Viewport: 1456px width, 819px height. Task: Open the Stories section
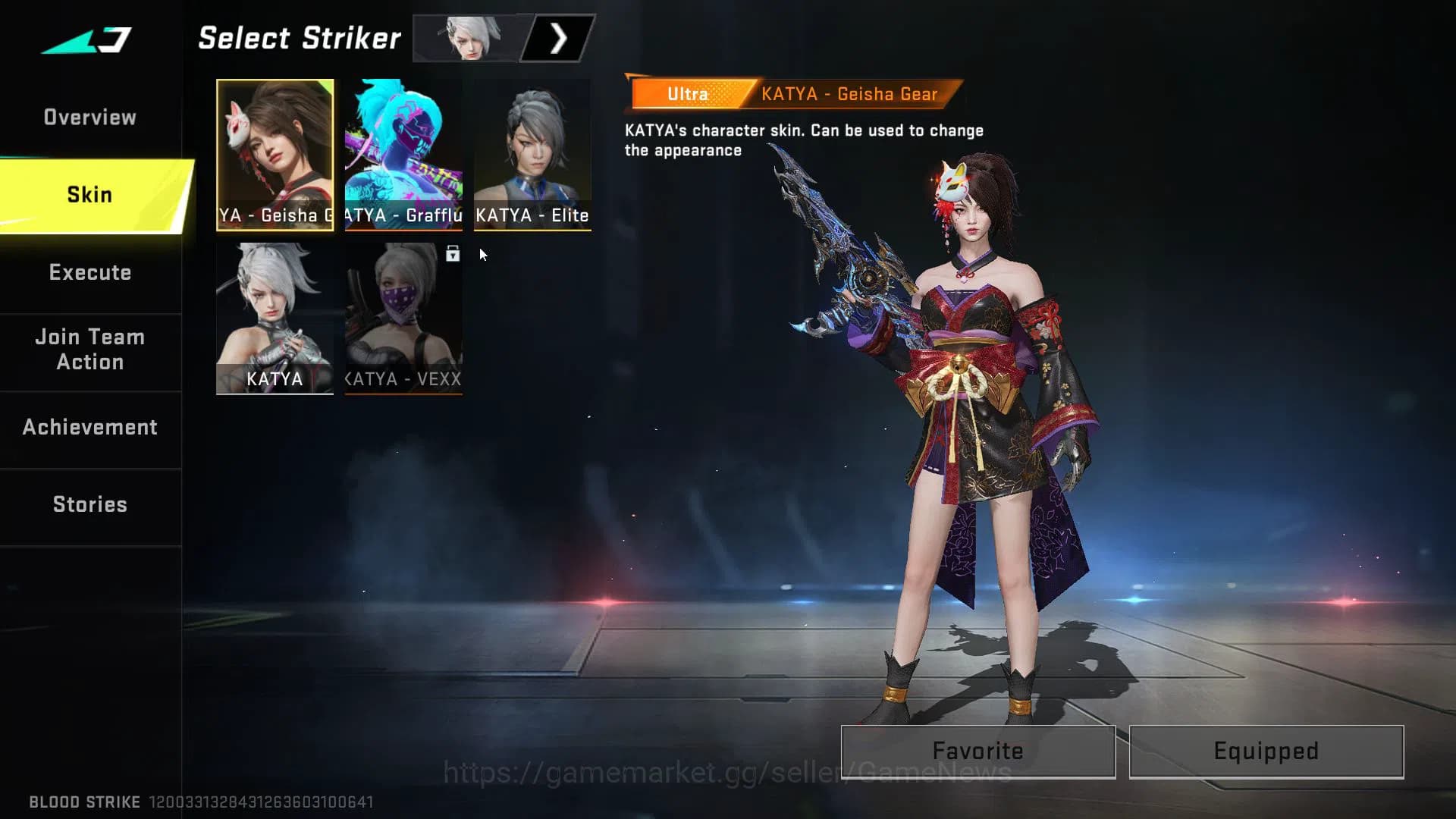coord(90,504)
